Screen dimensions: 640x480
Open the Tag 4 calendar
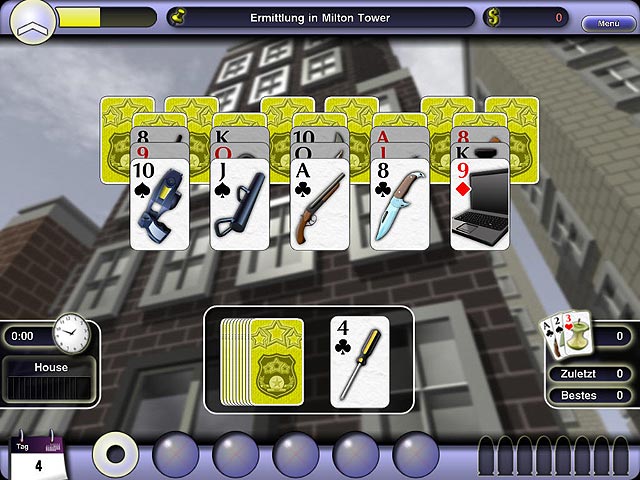[37, 459]
